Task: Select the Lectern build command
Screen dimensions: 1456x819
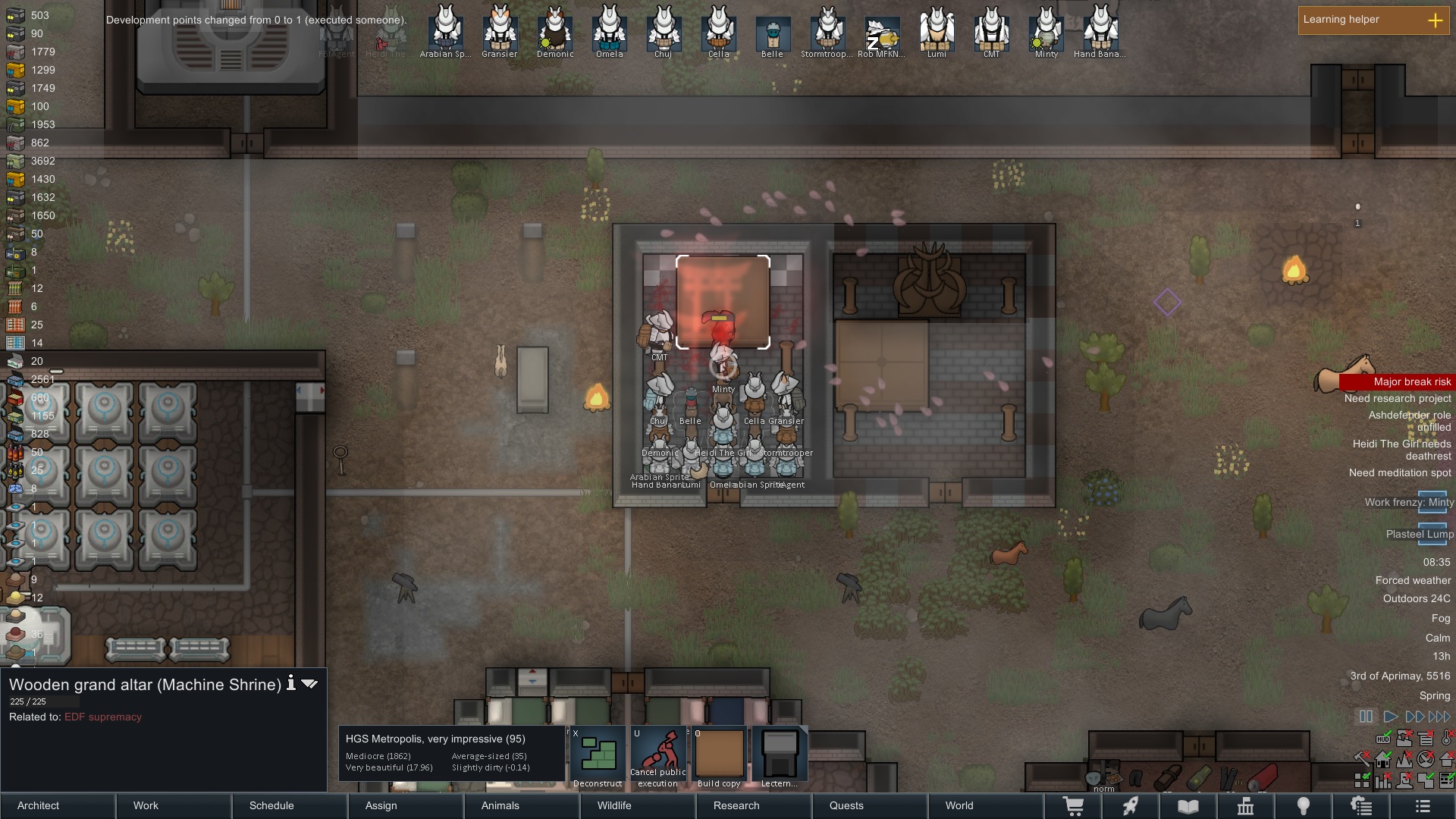Action: 780,758
